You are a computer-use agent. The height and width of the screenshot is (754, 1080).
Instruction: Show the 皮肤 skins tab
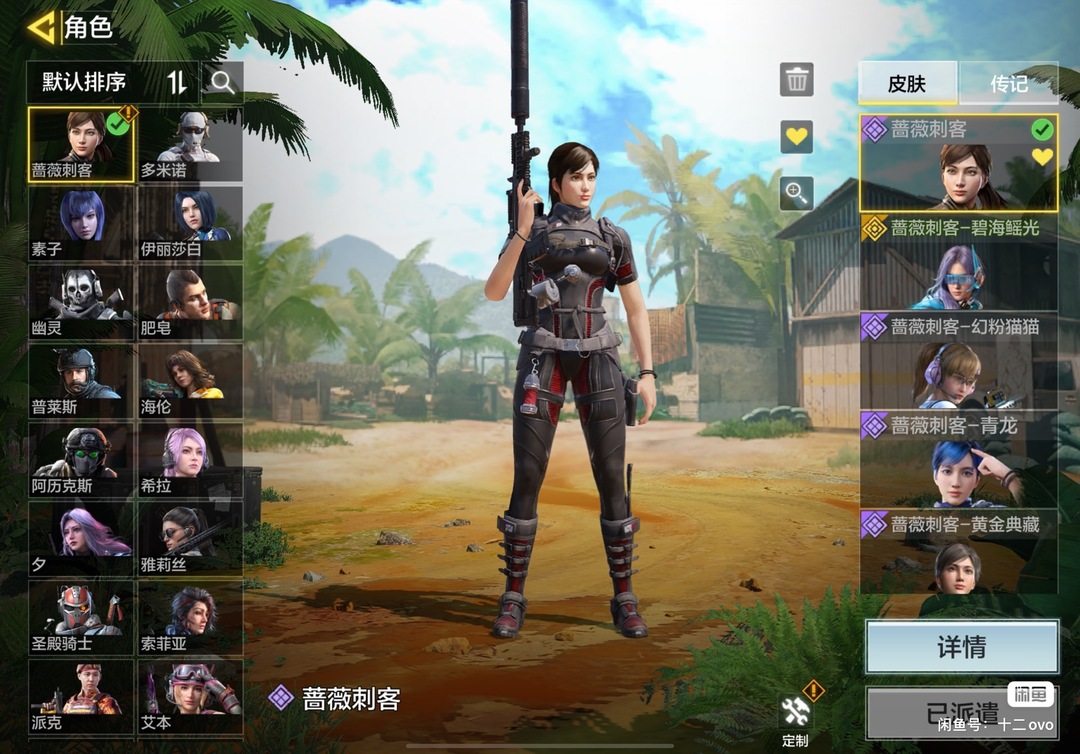[x=908, y=84]
